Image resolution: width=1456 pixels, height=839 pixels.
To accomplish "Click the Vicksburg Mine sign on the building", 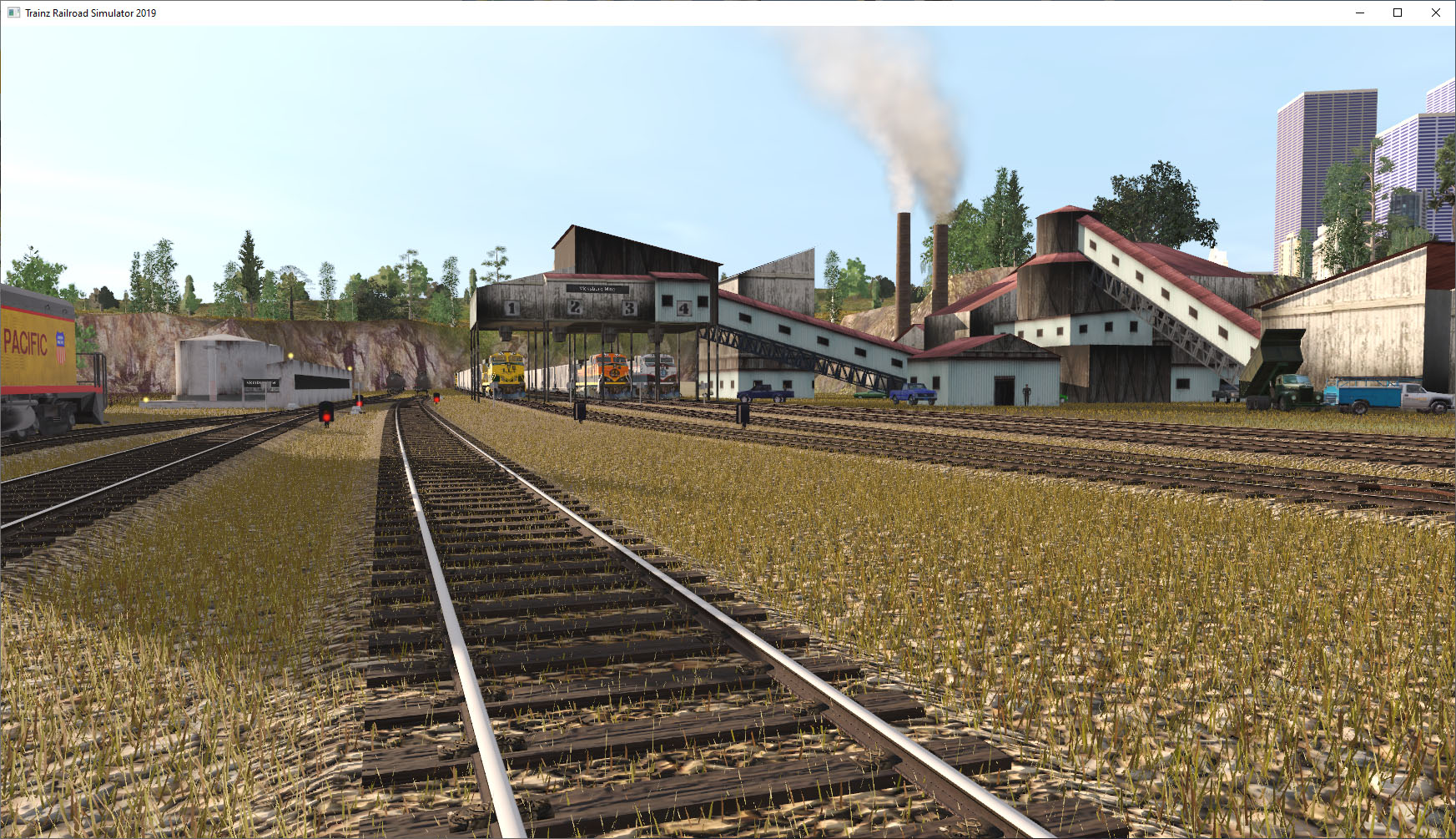I will pos(597,289).
